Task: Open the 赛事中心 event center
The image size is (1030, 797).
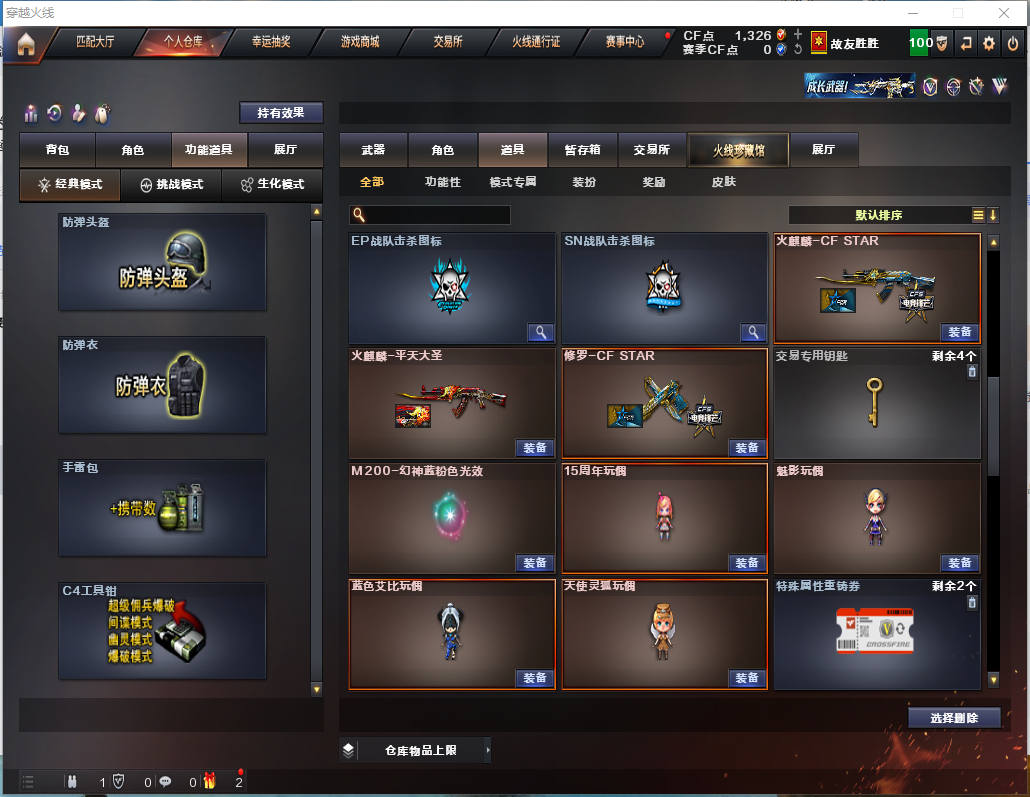Action: (625, 42)
